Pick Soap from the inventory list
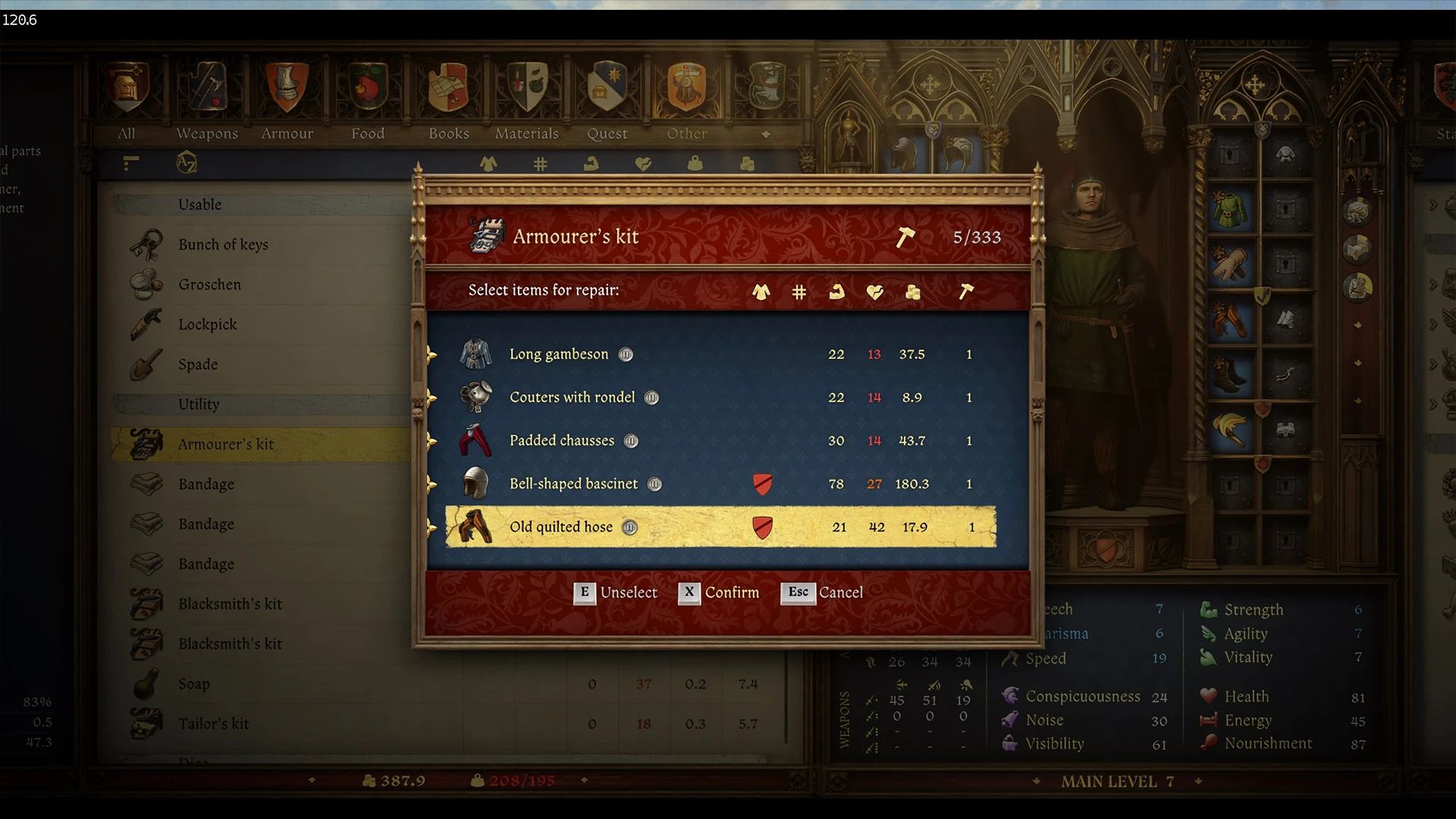 [x=194, y=684]
